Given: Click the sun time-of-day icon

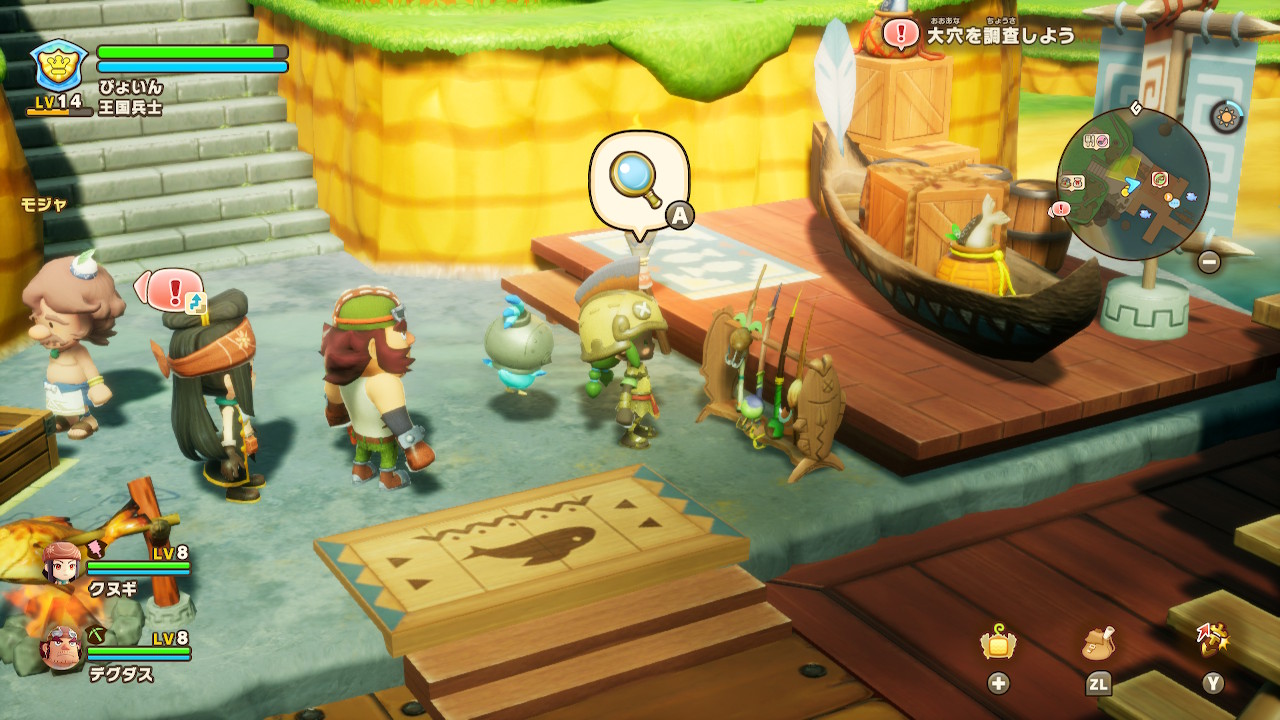Looking at the screenshot, I should coord(1226,117).
